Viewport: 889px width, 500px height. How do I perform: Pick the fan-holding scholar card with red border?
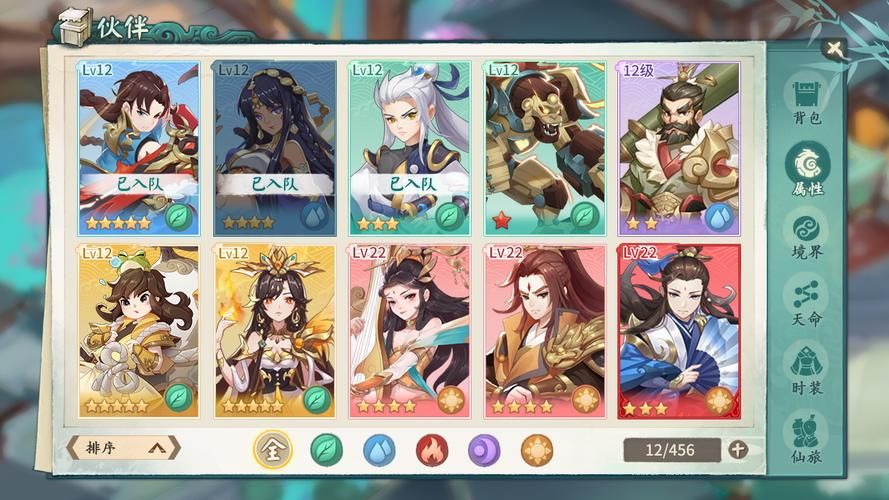pos(679,330)
